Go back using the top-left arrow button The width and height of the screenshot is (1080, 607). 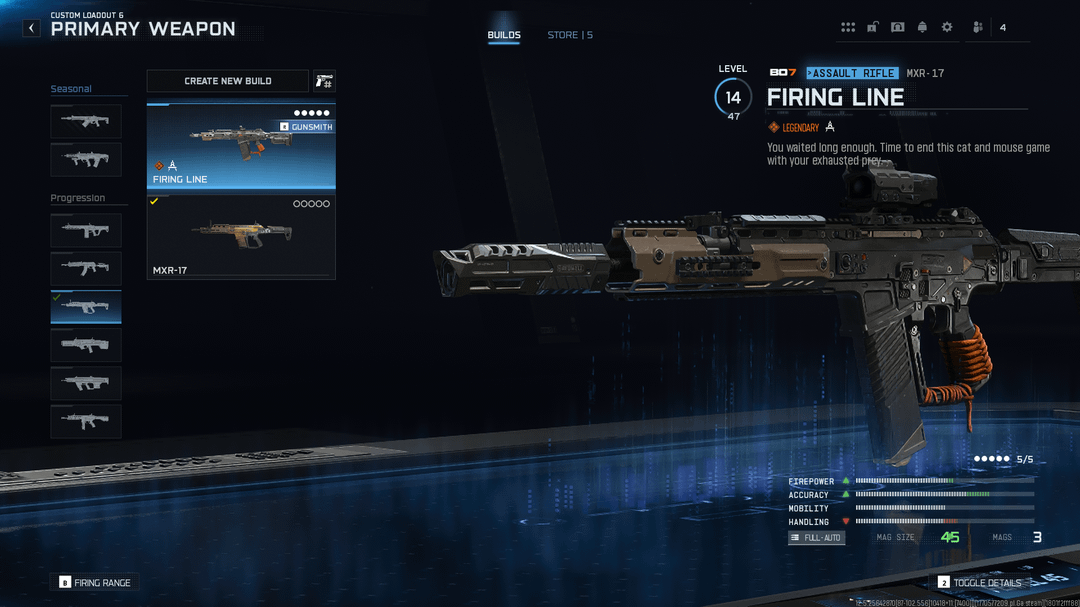click(x=32, y=28)
